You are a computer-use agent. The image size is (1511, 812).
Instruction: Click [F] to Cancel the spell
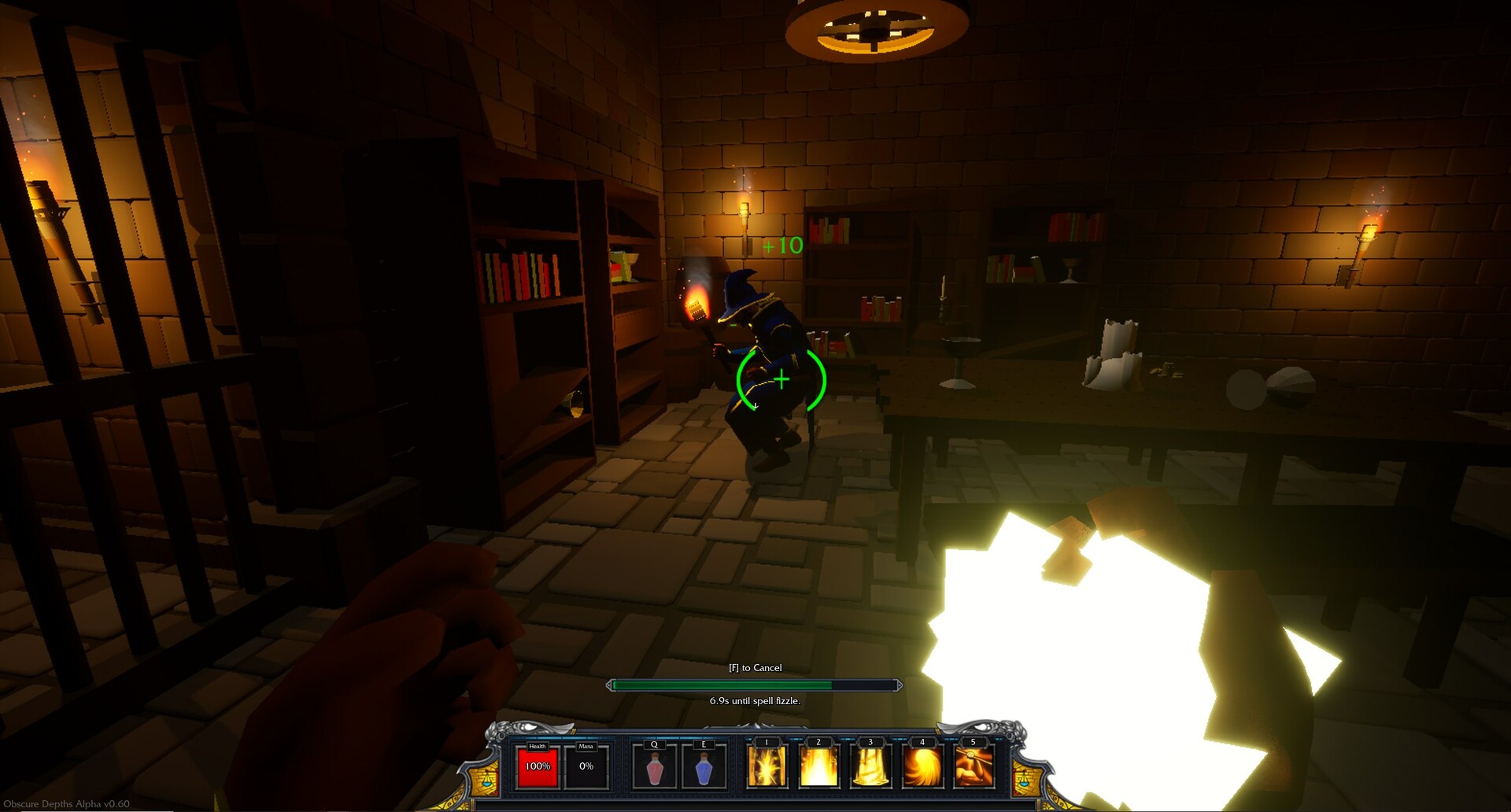753,666
